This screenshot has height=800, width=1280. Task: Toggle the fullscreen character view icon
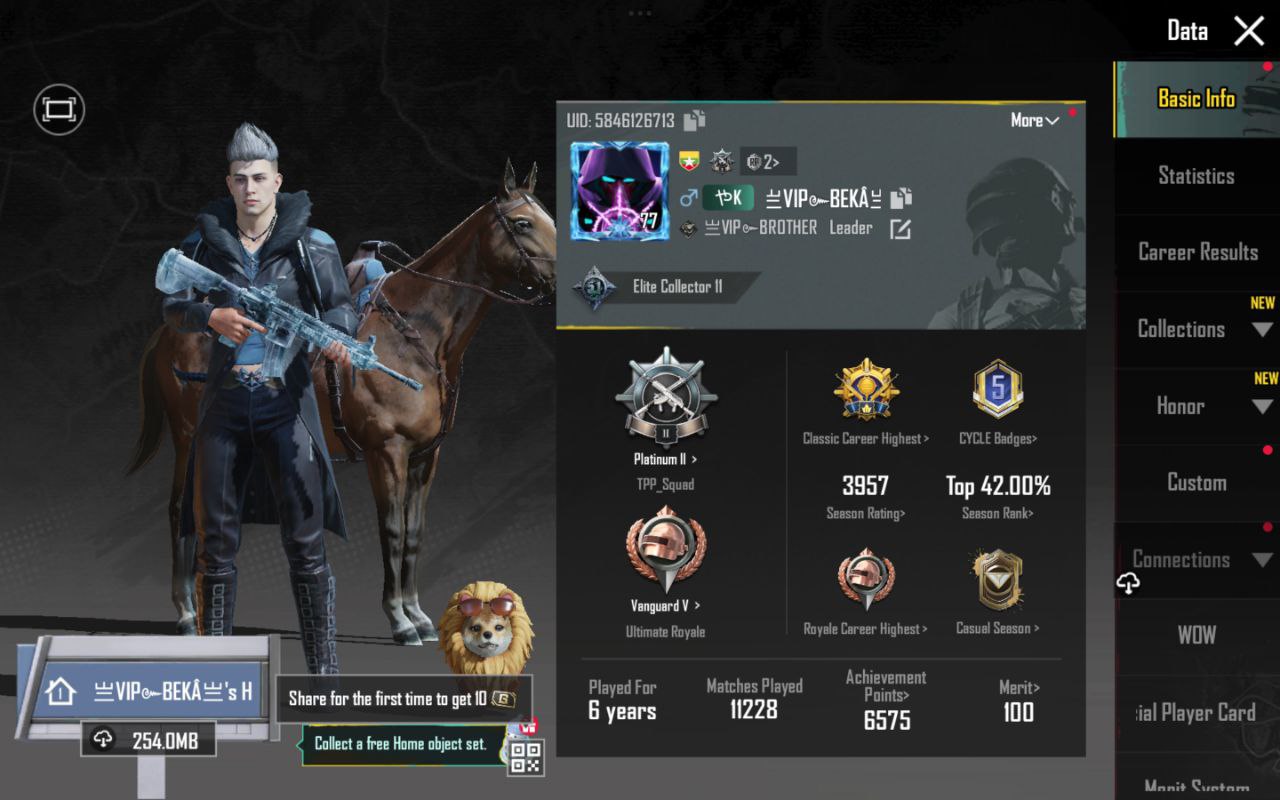pos(59,109)
